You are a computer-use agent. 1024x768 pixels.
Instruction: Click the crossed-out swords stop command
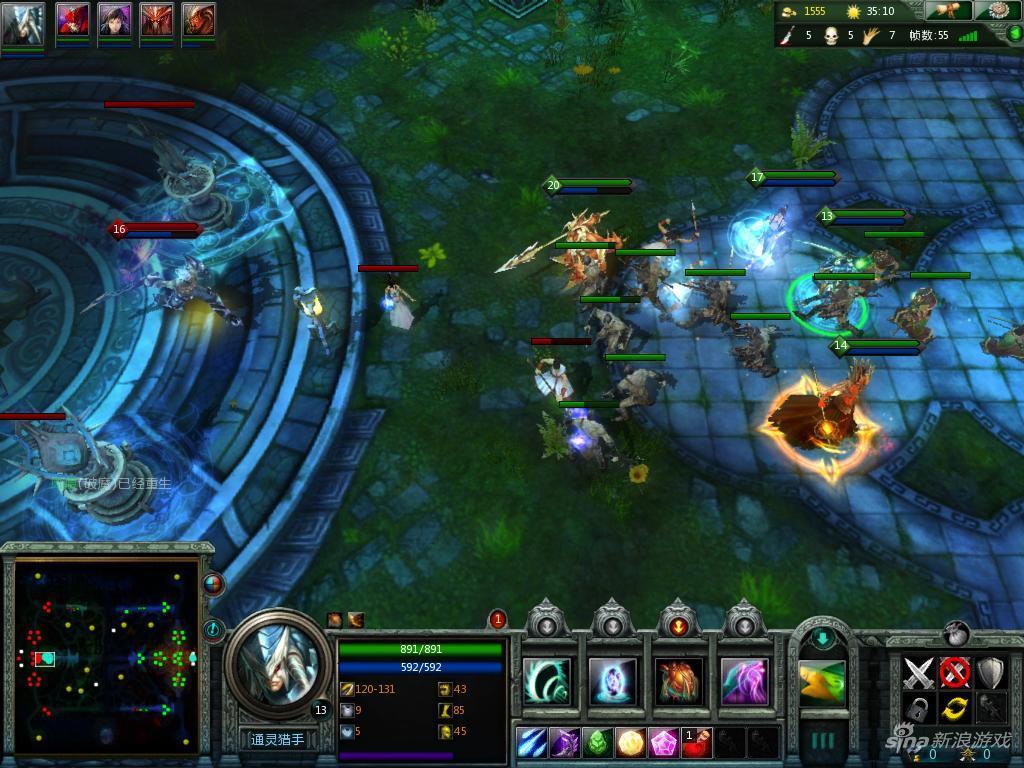[955, 672]
